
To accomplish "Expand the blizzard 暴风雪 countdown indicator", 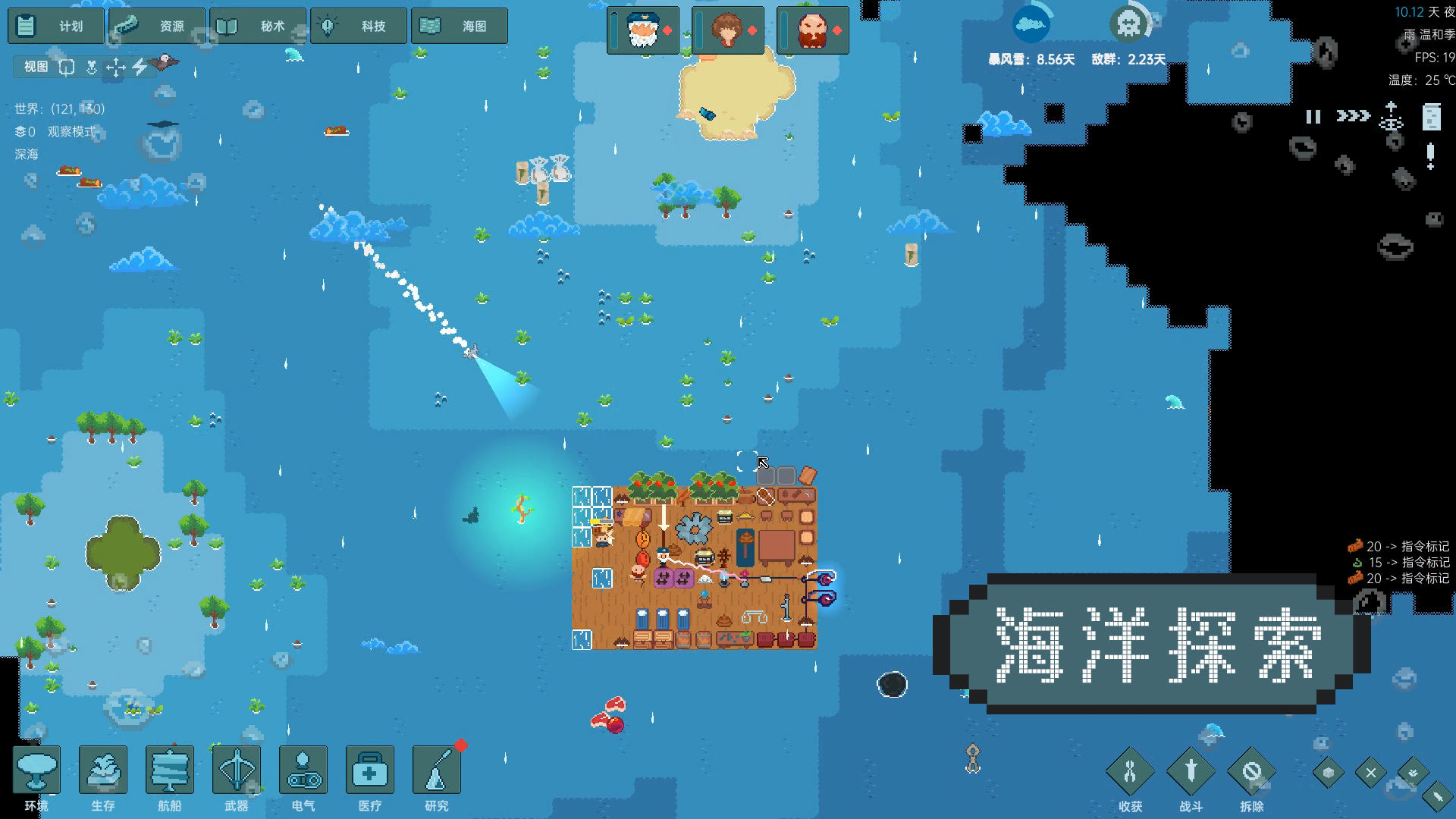I will [x=1031, y=24].
